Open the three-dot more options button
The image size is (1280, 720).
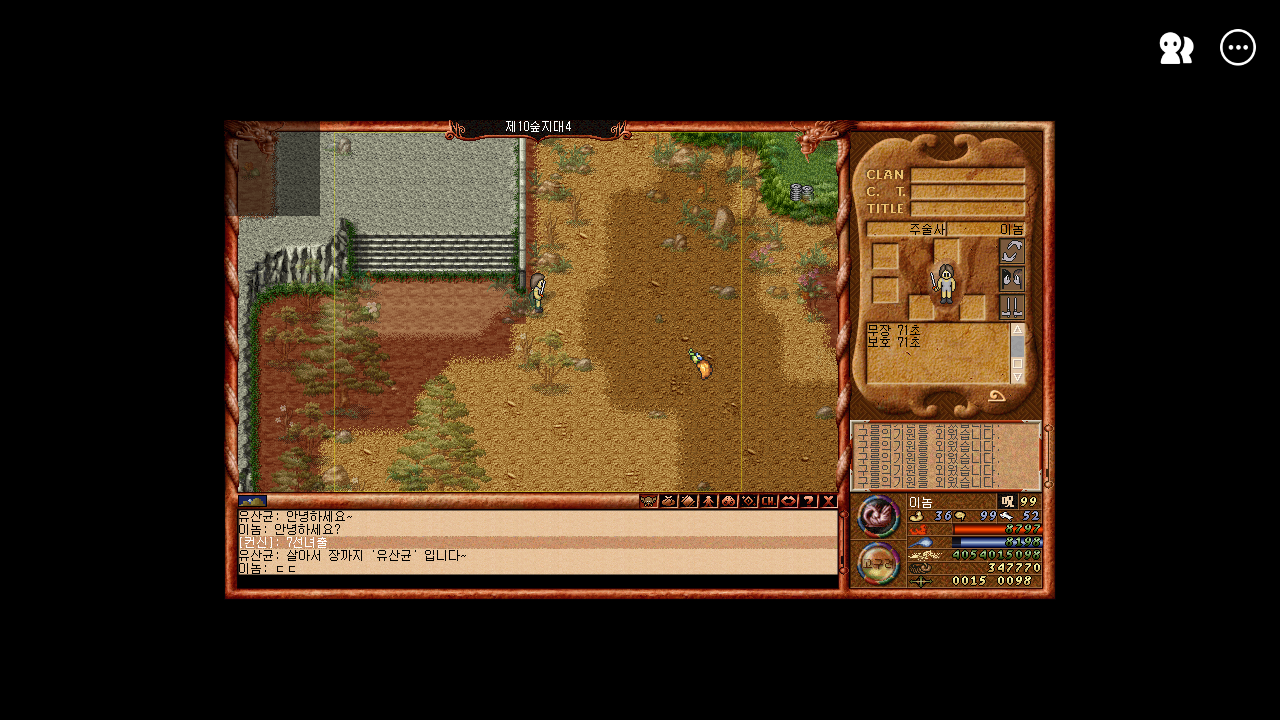pos(1238,48)
